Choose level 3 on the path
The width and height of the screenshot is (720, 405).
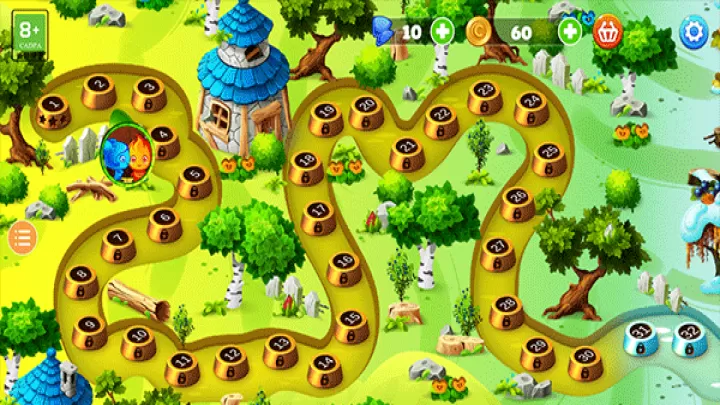click(x=149, y=94)
